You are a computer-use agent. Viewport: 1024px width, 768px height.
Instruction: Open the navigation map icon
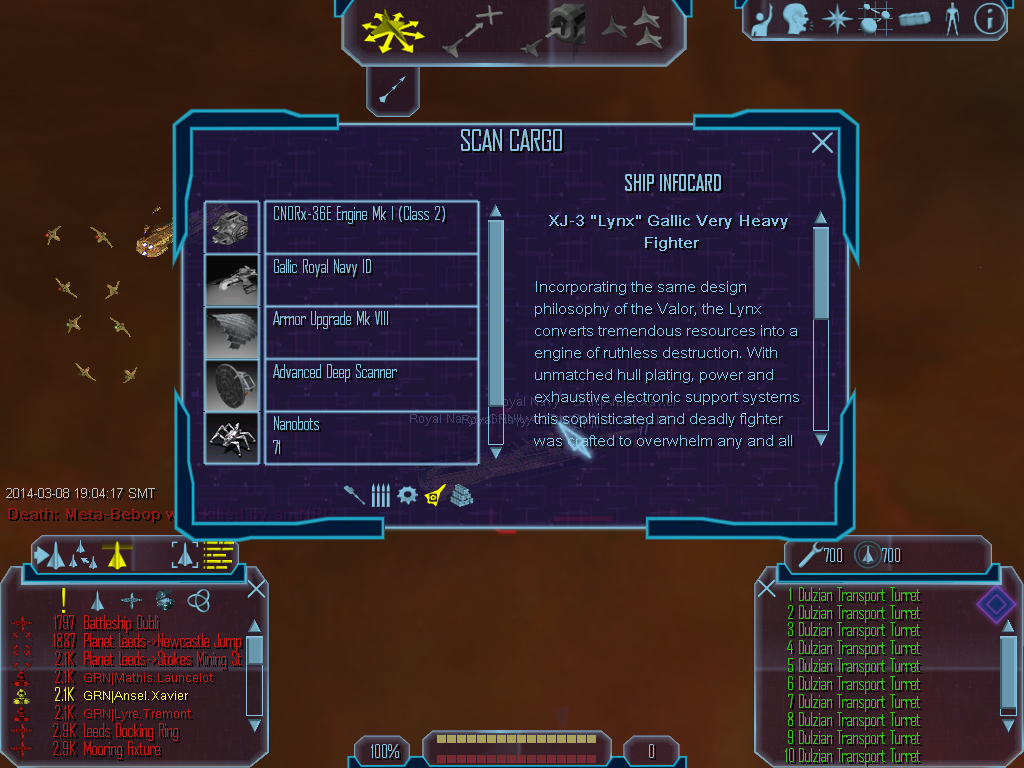(875, 19)
